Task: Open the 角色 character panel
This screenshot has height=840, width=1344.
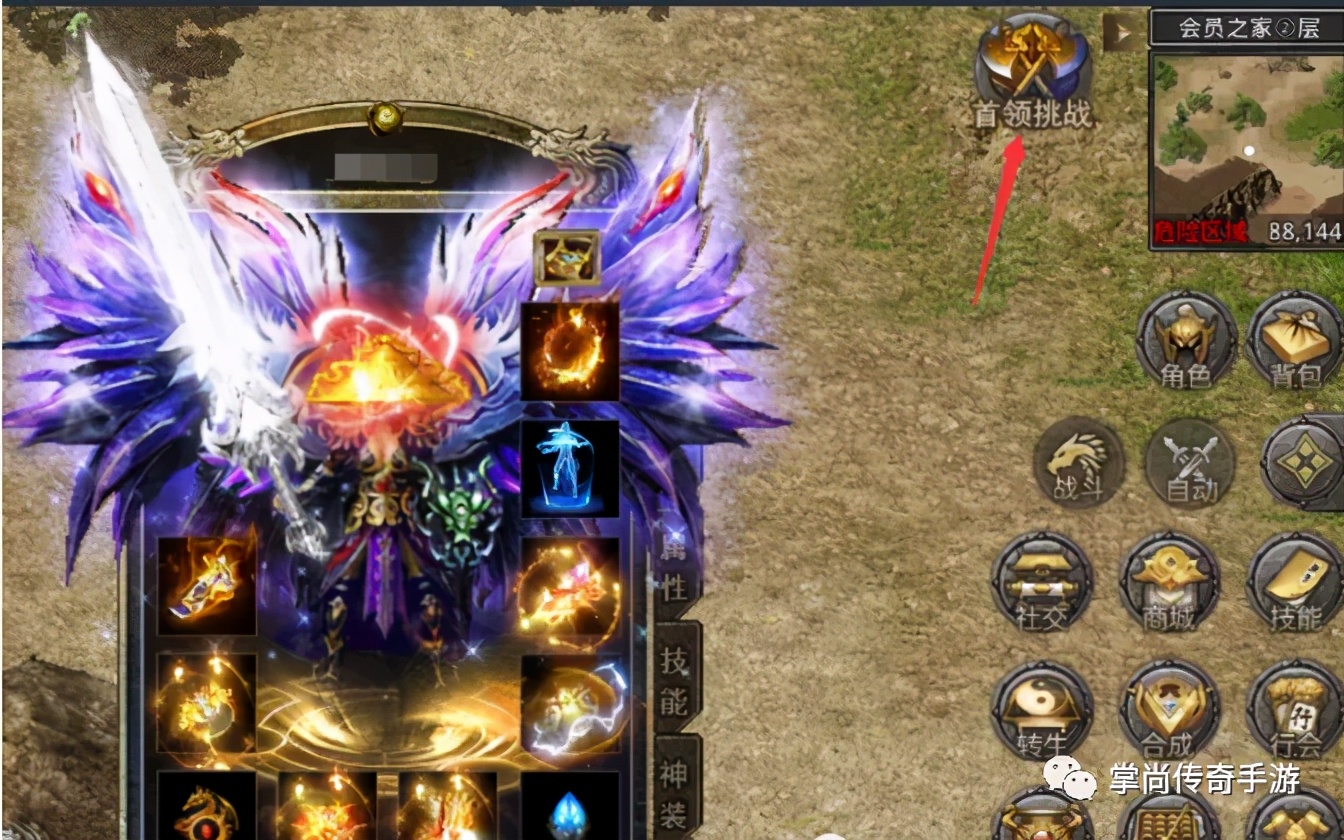Action: point(1186,340)
